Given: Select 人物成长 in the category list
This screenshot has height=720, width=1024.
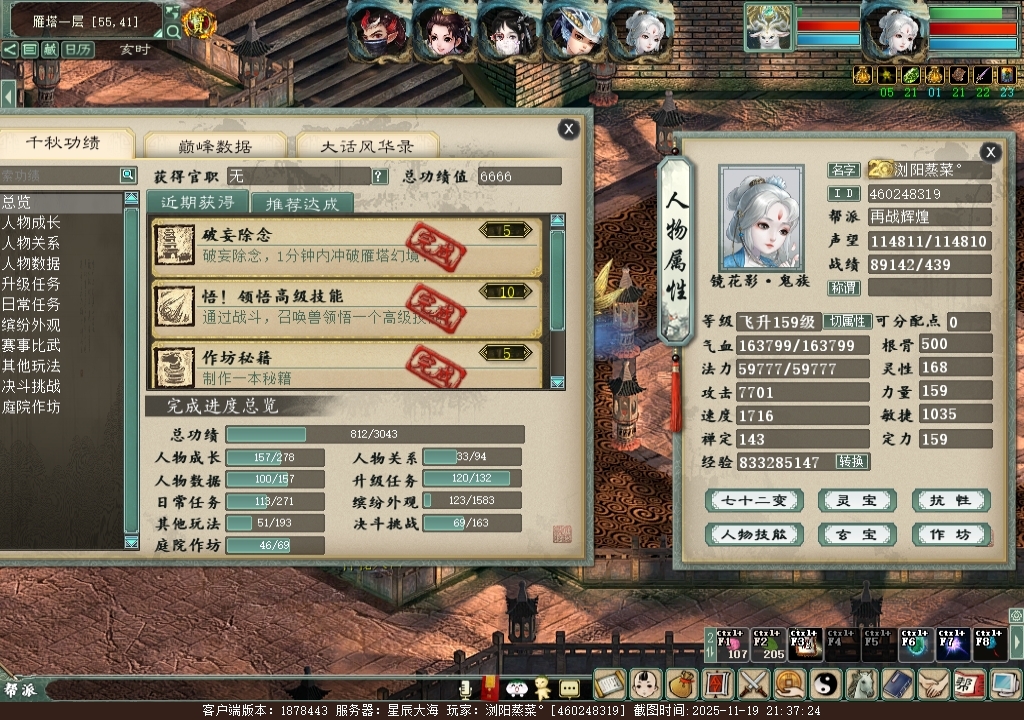Looking at the screenshot, I should coord(31,223).
